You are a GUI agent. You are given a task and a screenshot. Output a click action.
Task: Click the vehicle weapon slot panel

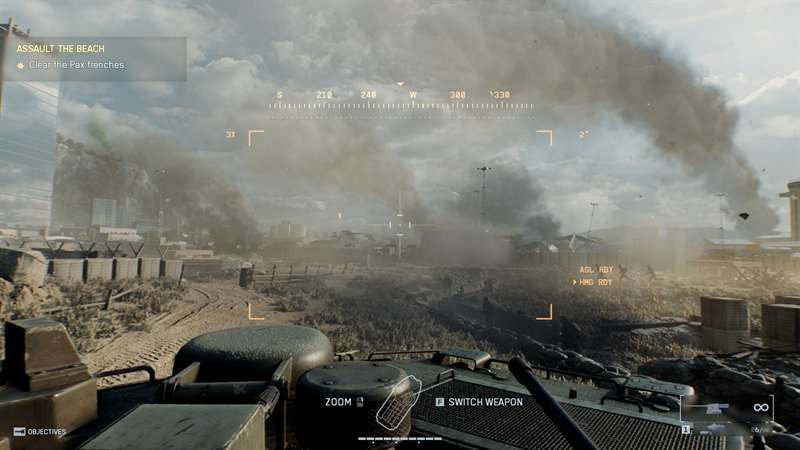(x=726, y=414)
